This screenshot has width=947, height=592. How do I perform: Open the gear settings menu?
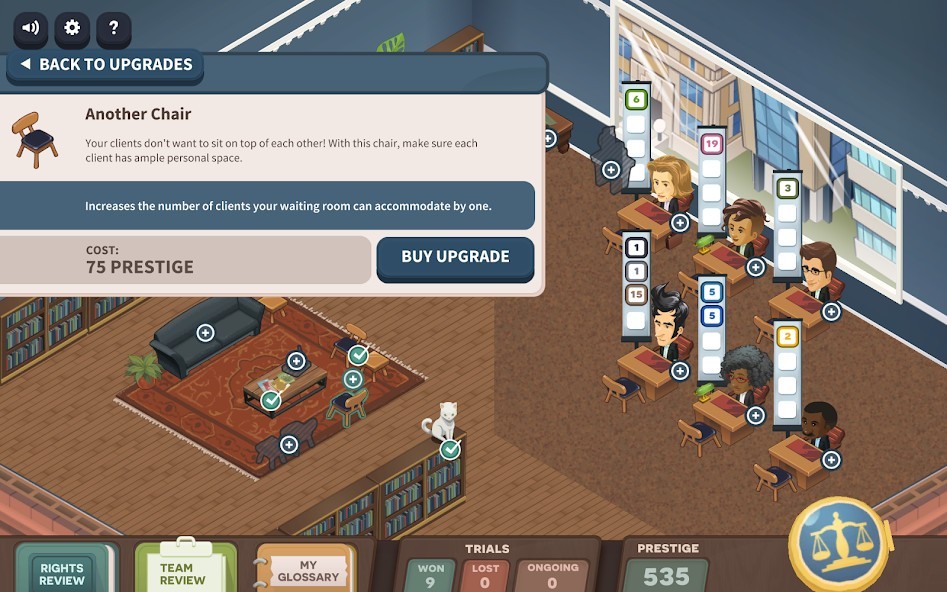point(72,28)
